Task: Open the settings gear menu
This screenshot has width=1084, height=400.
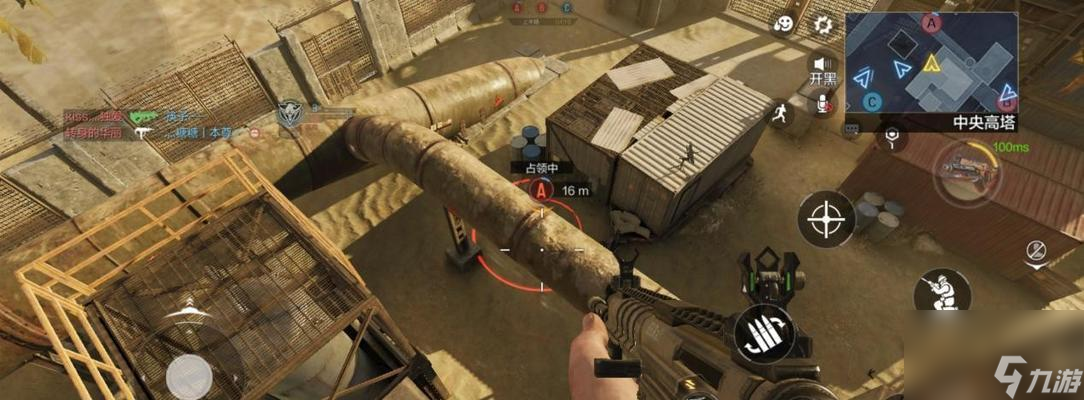Action: (x=823, y=25)
